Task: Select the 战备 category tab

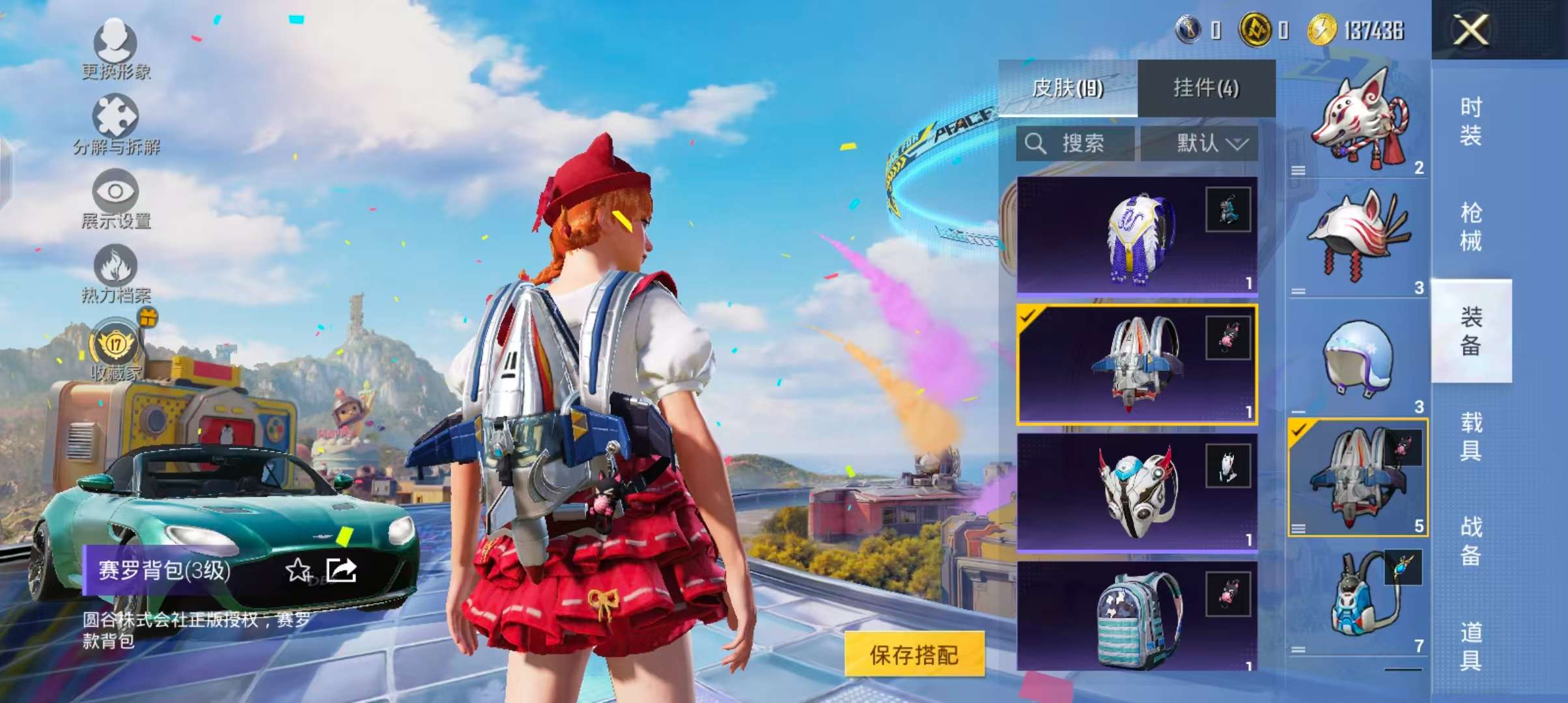Action: pyautogui.click(x=1471, y=542)
